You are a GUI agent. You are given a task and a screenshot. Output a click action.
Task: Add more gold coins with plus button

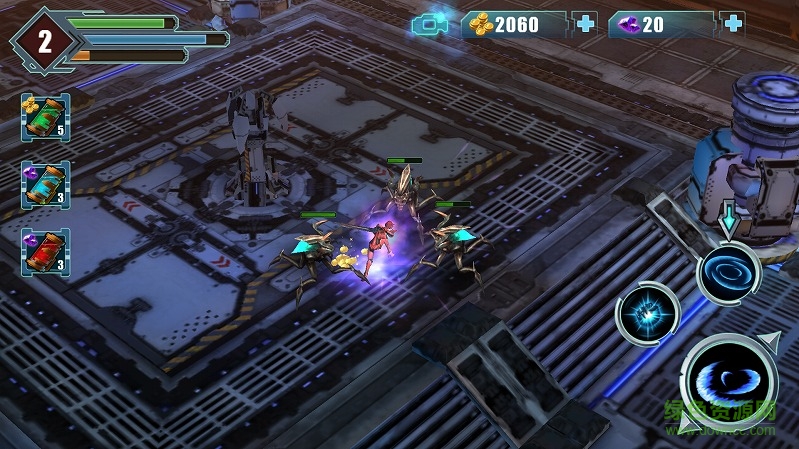click(585, 23)
